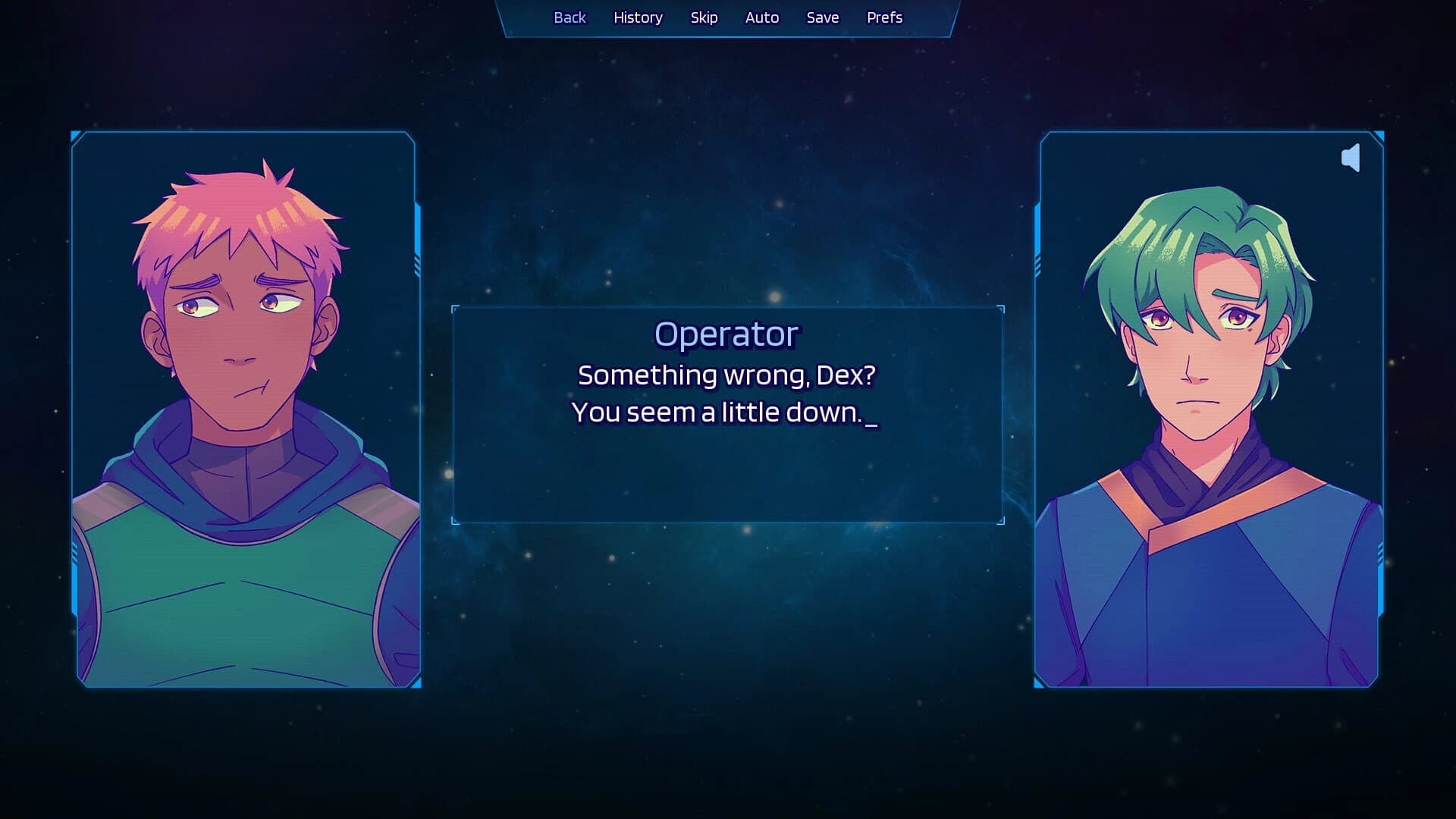The image size is (1456, 819).
Task: Open the Save screen
Action: click(x=823, y=17)
